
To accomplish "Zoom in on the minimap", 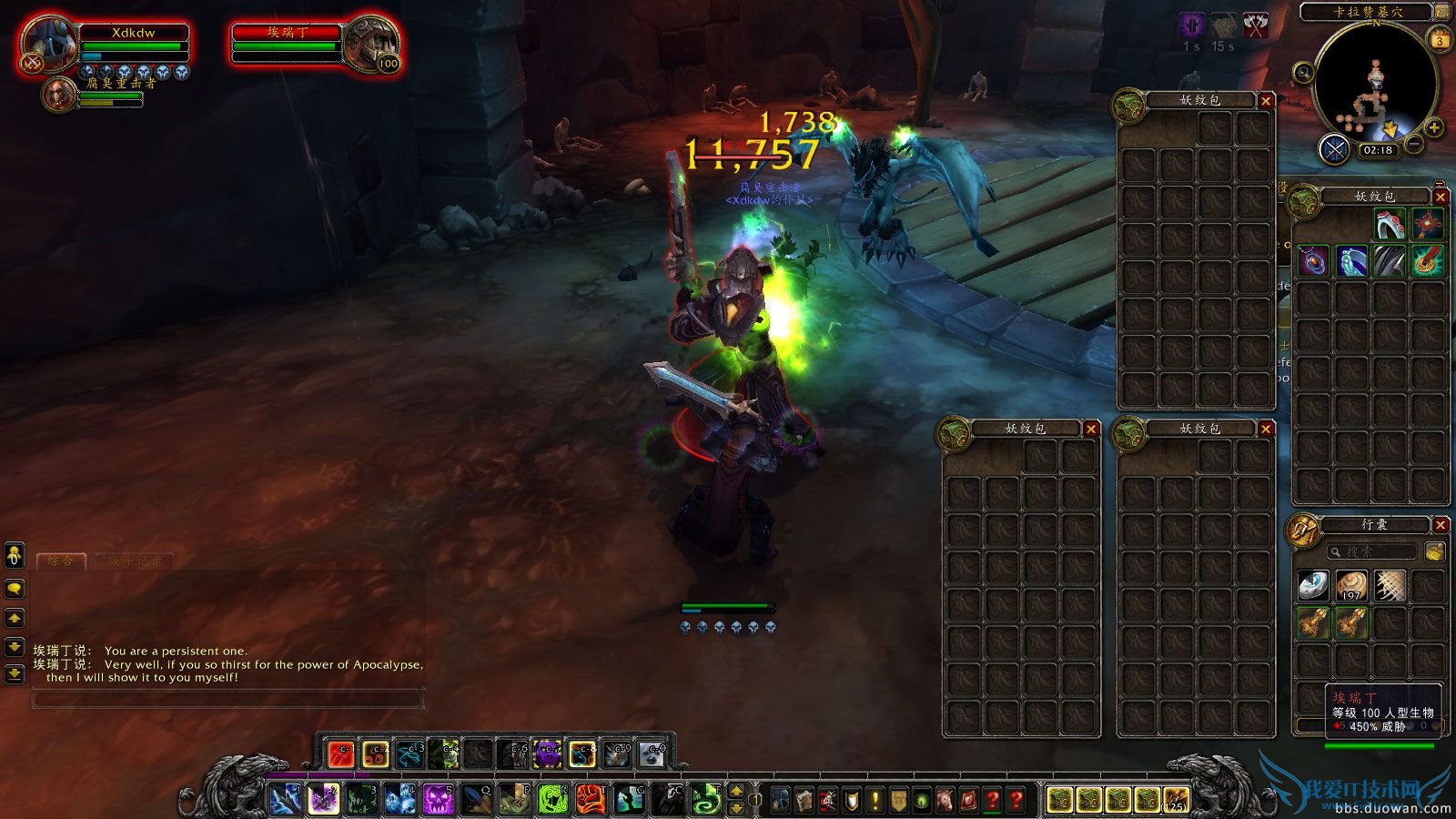I will pos(1433,128).
